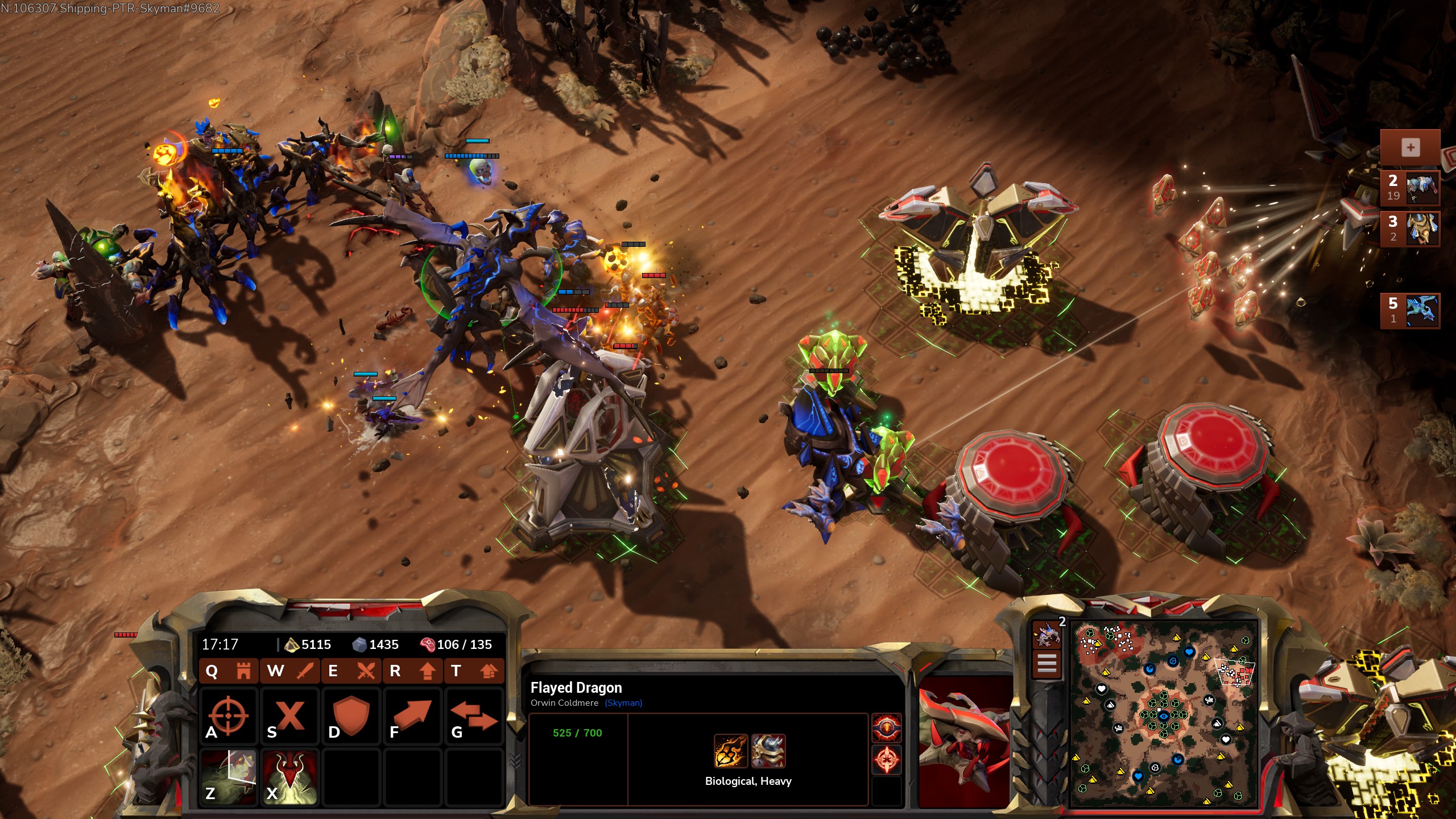Viewport: 1456px width, 819px height.
Task: Trigger the X horned demon ability
Action: 290,777
